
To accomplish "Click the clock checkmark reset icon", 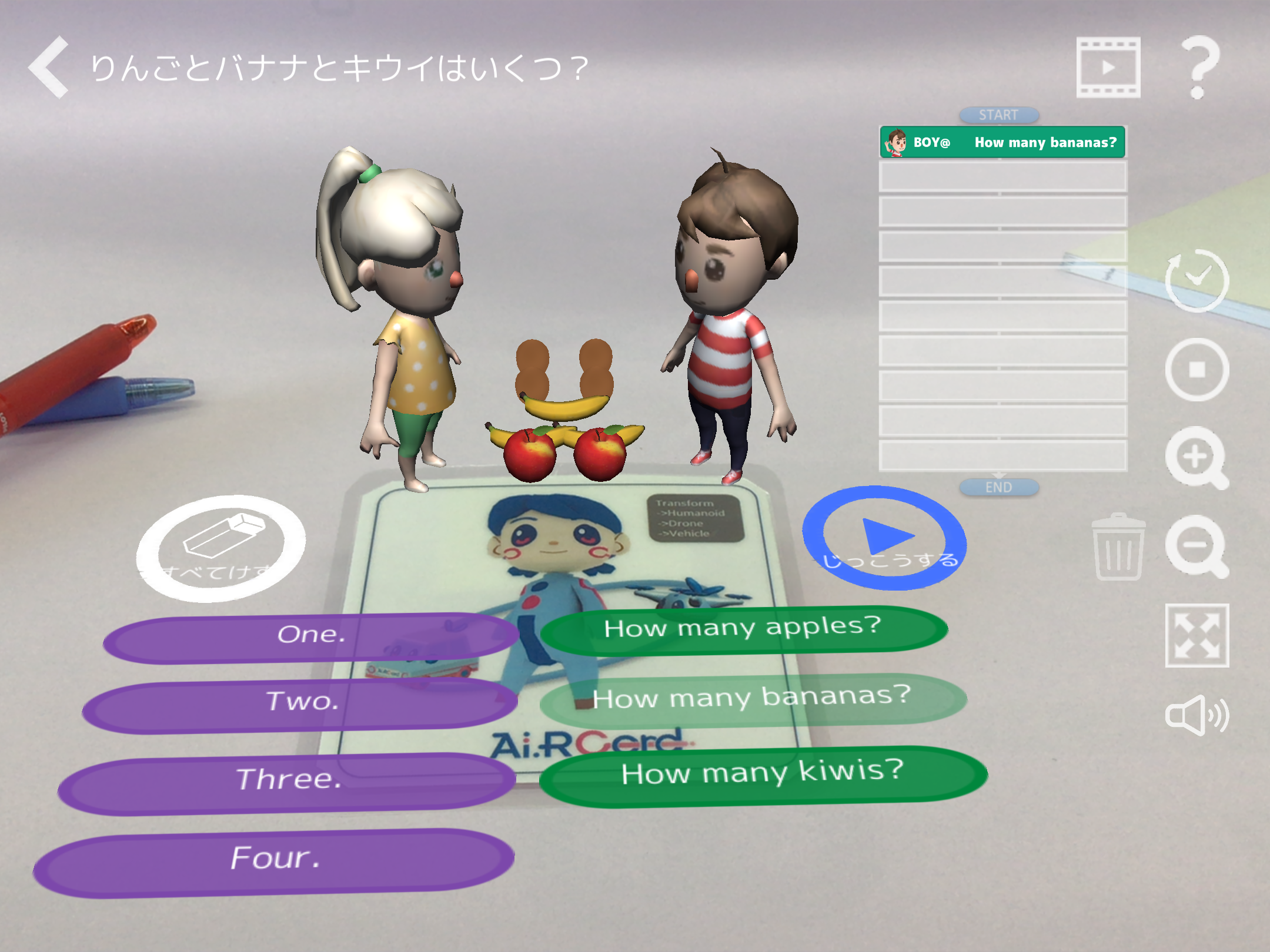I will click(1197, 281).
